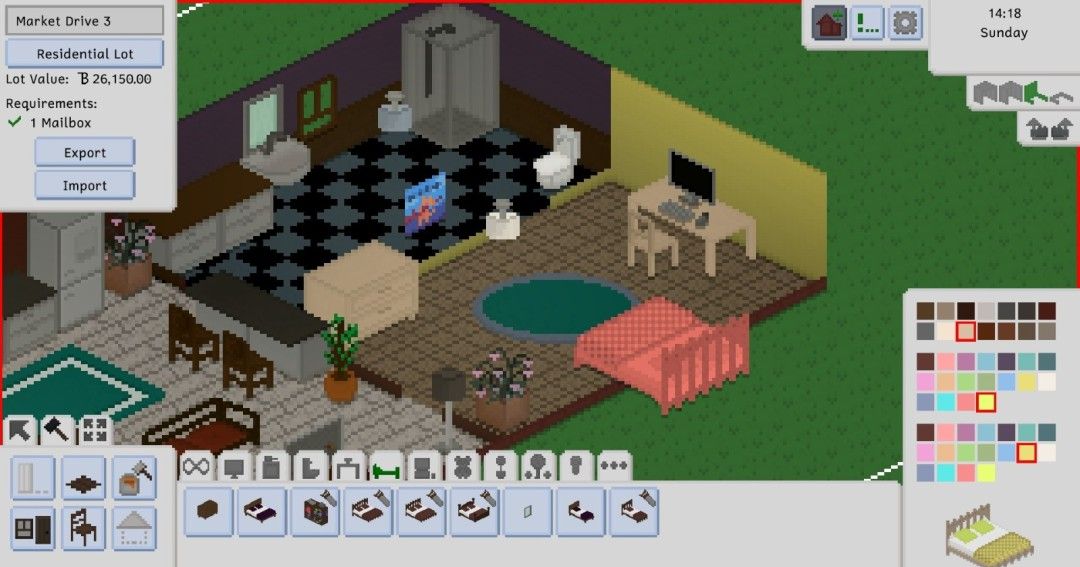Open the wooden chair furniture category
1080x567 pixels.
[84, 527]
